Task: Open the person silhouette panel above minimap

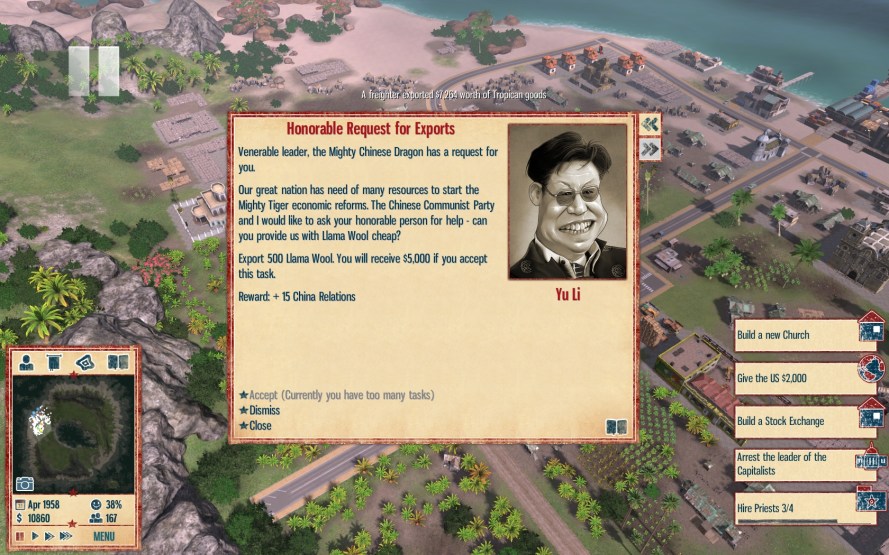Action: coord(28,361)
